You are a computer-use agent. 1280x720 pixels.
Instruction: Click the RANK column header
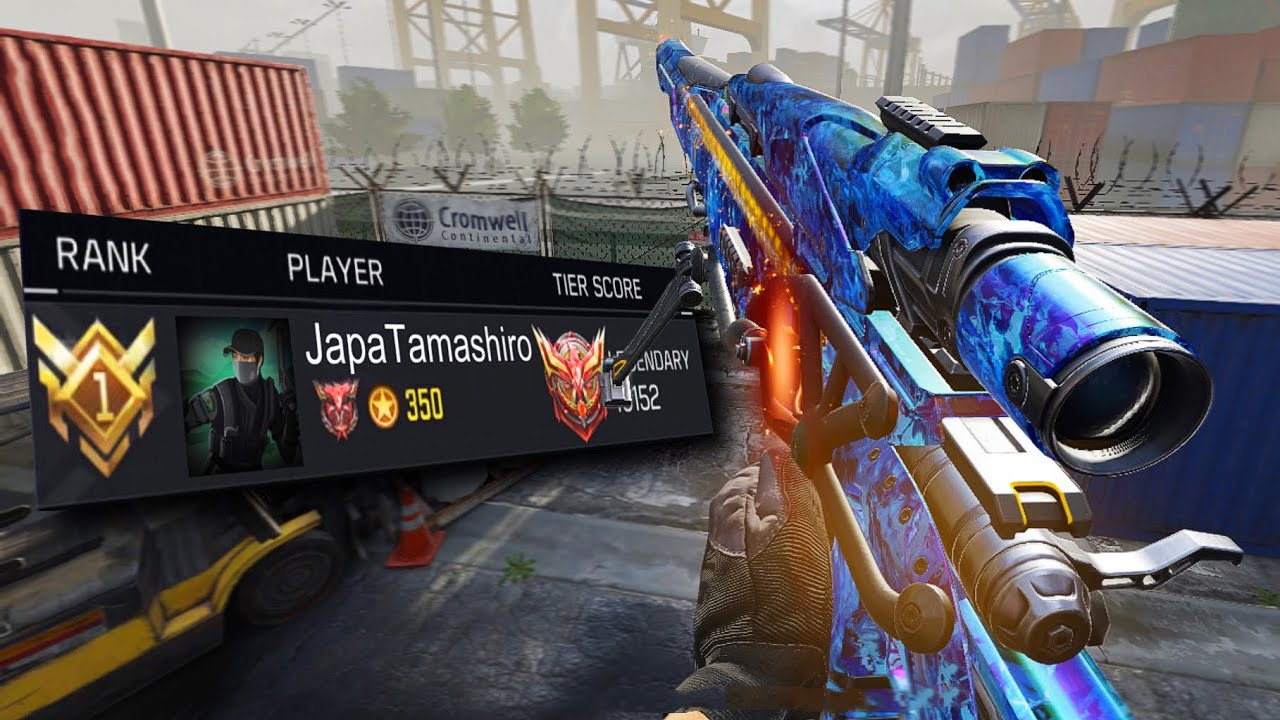point(104,258)
